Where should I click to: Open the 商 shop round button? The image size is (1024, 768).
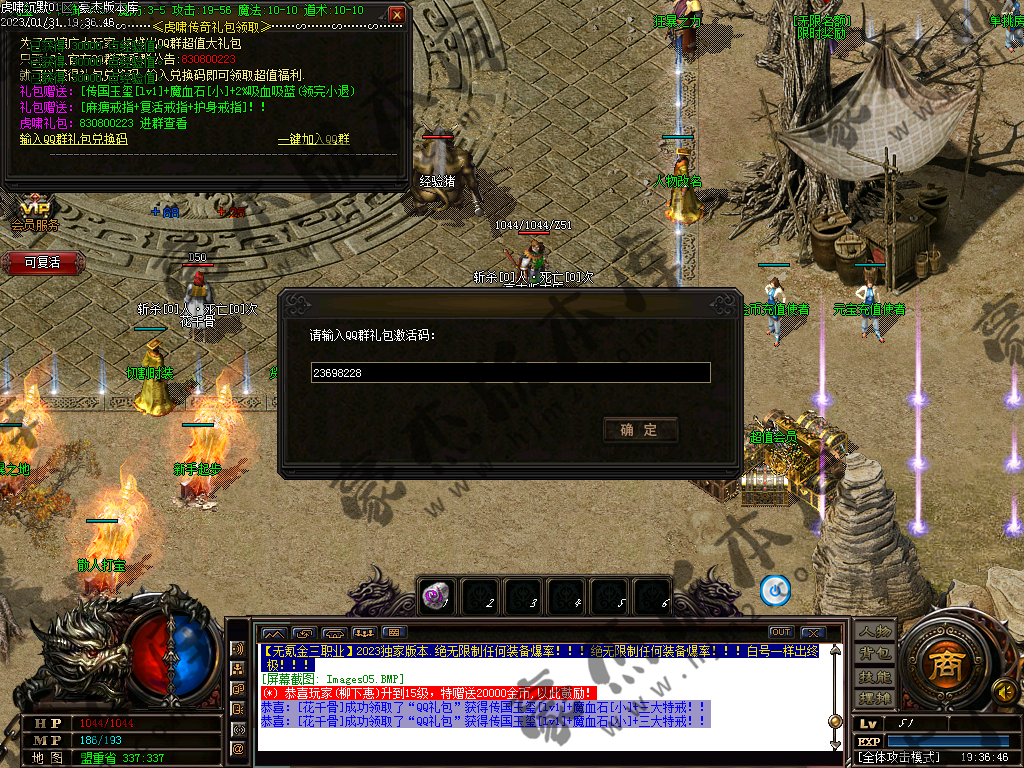point(940,665)
